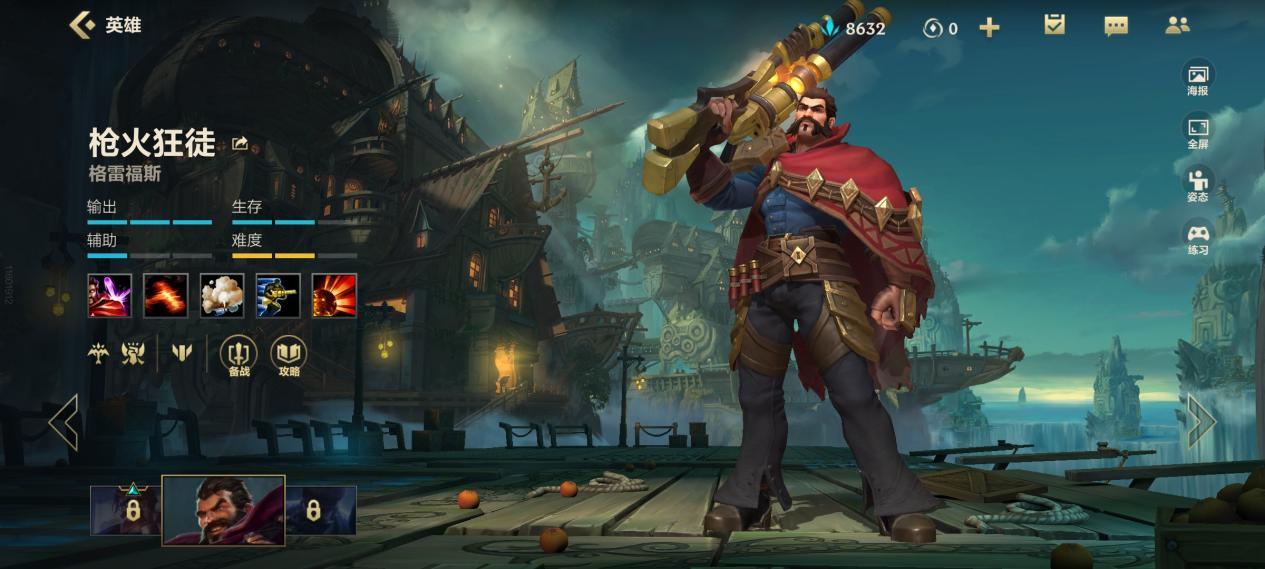This screenshot has width=1265, height=569.
Task: View the 海报 poster splash art
Action: coord(1197,79)
